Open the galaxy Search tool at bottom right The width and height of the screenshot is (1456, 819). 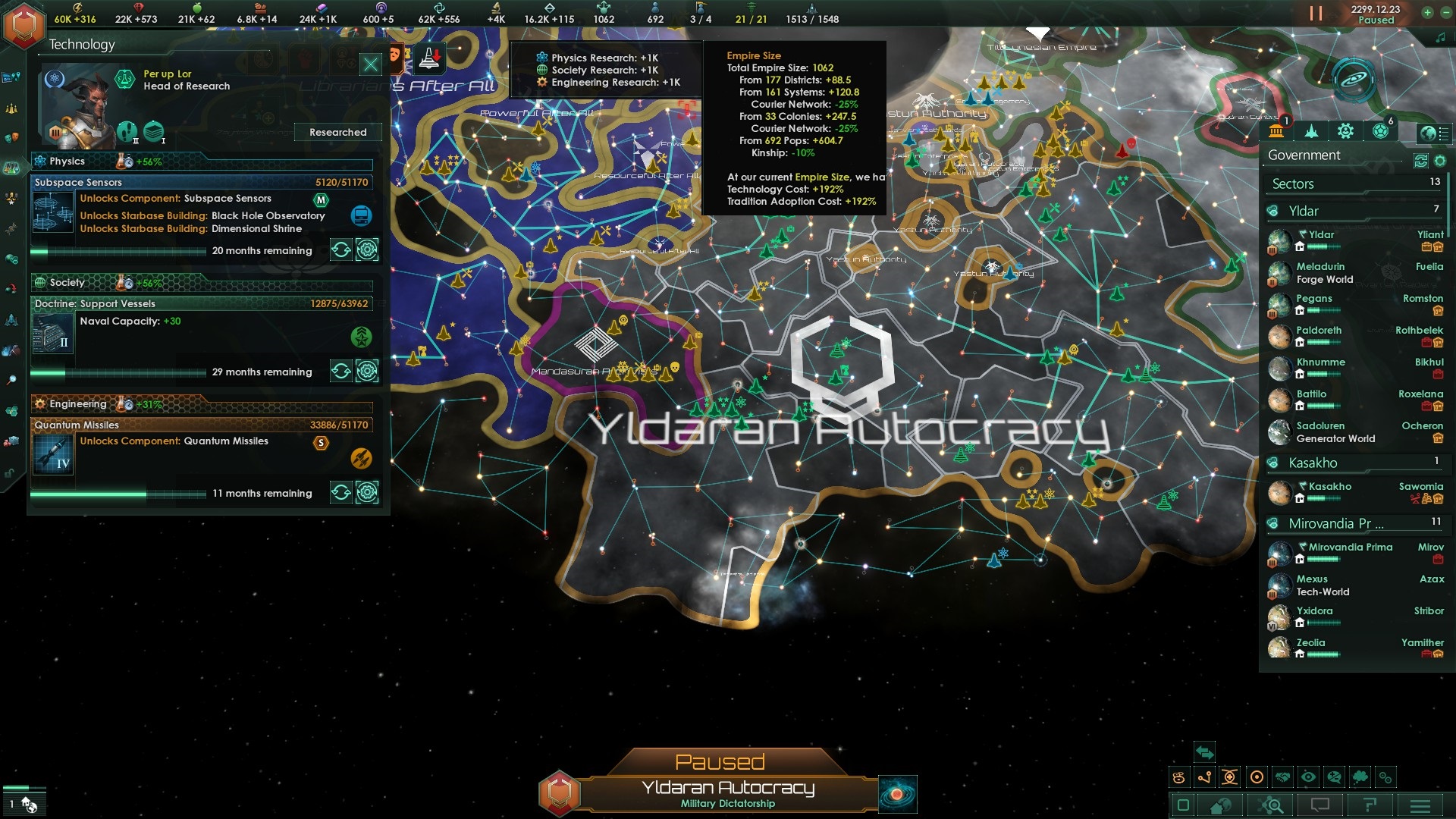(x=1269, y=805)
